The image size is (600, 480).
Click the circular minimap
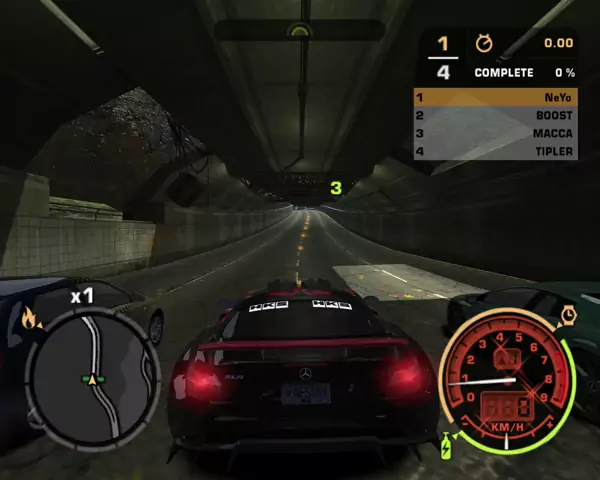tap(92, 378)
